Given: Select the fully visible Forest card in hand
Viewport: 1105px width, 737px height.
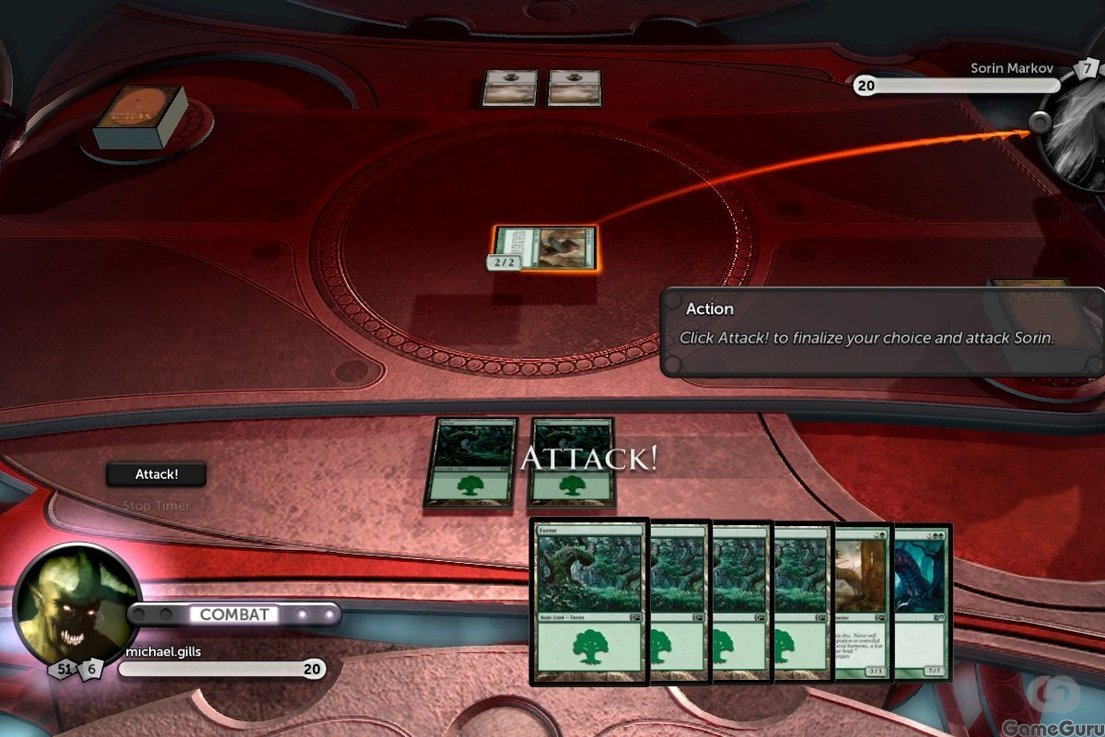Looking at the screenshot, I should click(x=589, y=602).
